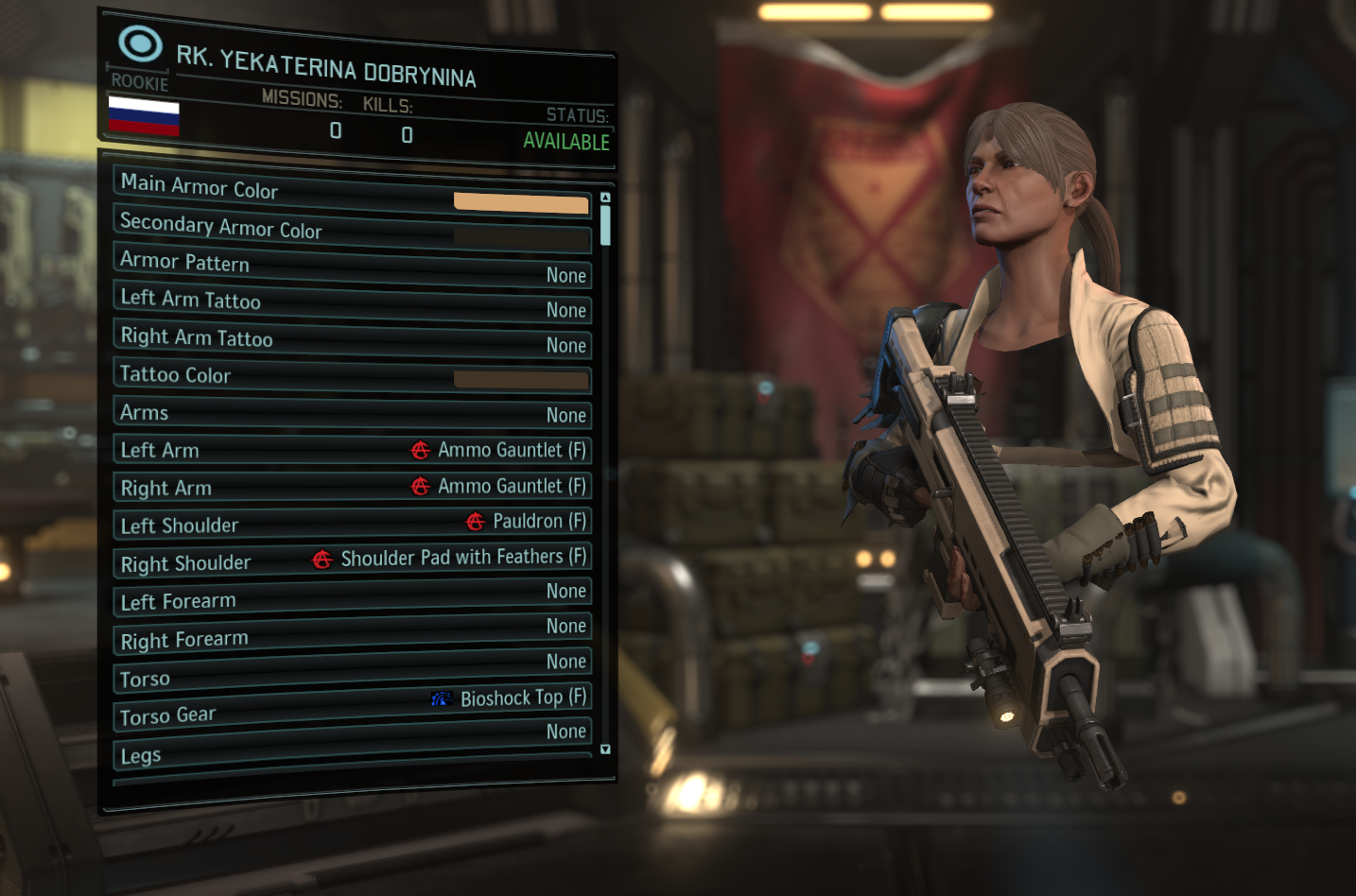Click the down arrow on the list scrollbar
Screen dimensions: 1356x896
(x=605, y=749)
